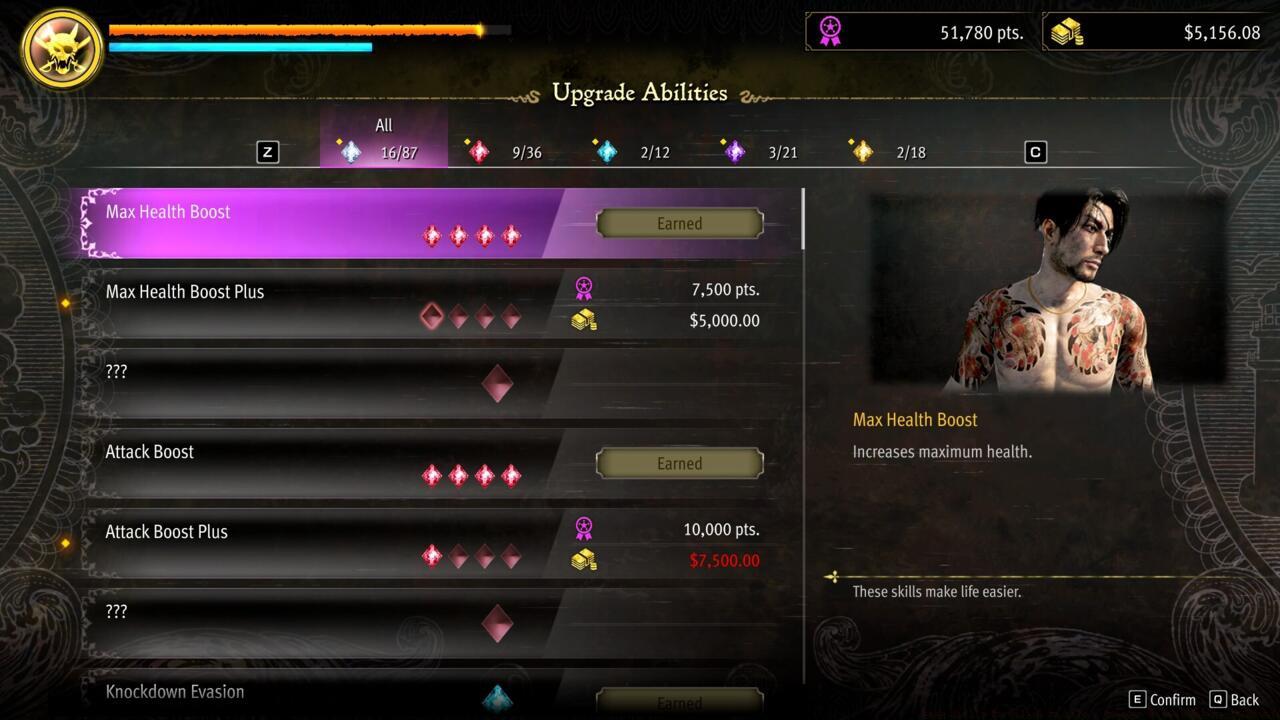Viewport: 1280px width, 720px height.
Task: Click the Earned button on Max Health Boost
Action: point(679,223)
